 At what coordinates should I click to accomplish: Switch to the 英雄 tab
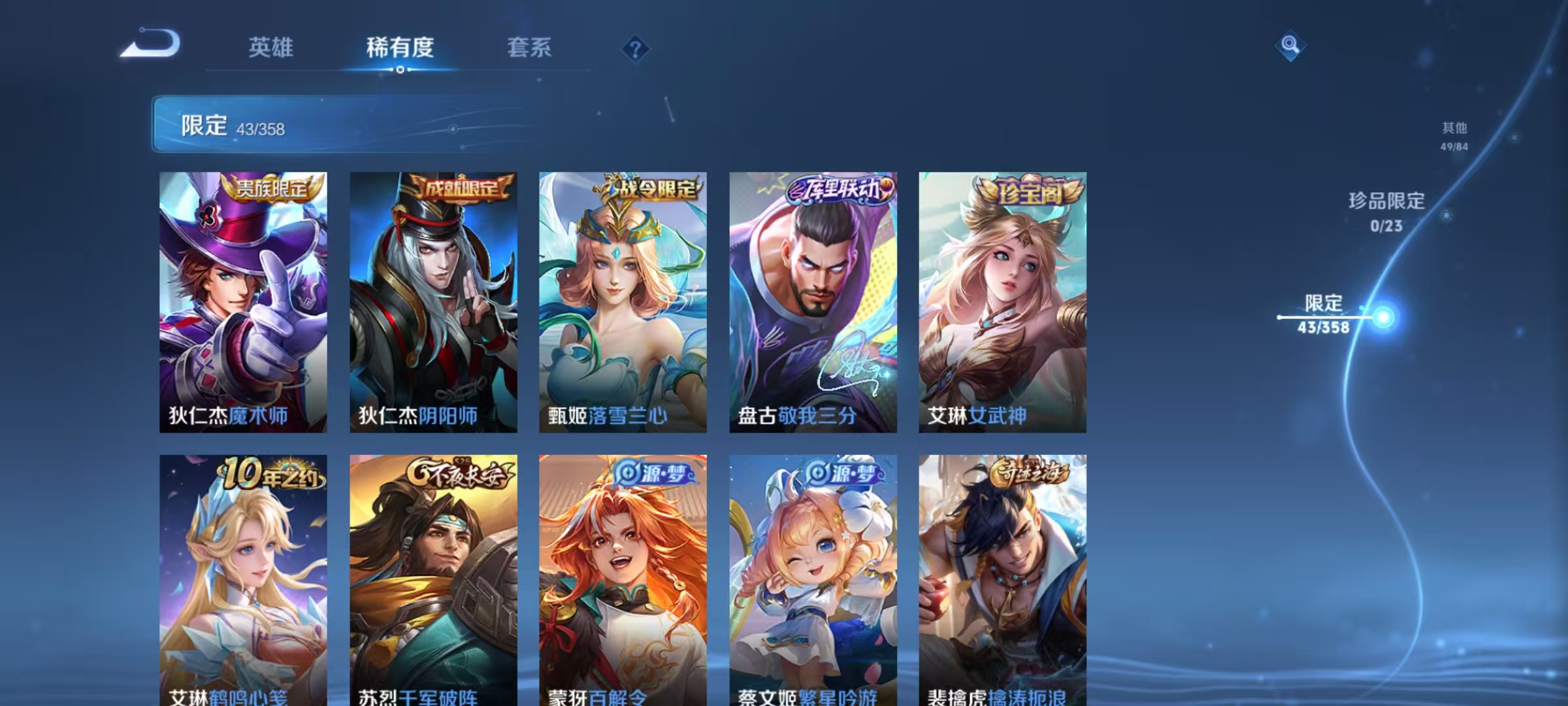pyautogui.click(x=271, y=47)
